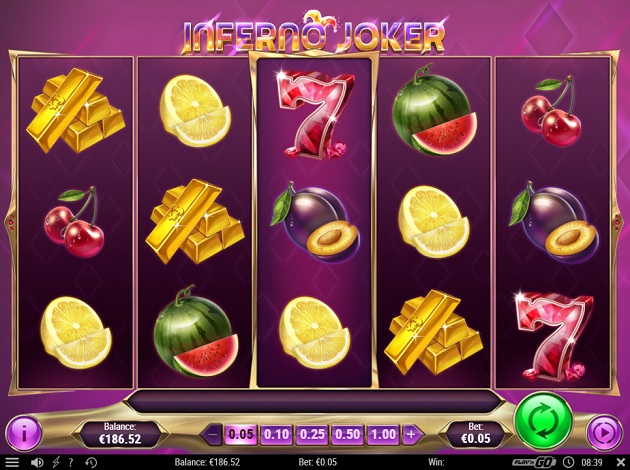Open help with the question mark icon
The width and height of the screenshot is (630, 470).
coord(70,462)
